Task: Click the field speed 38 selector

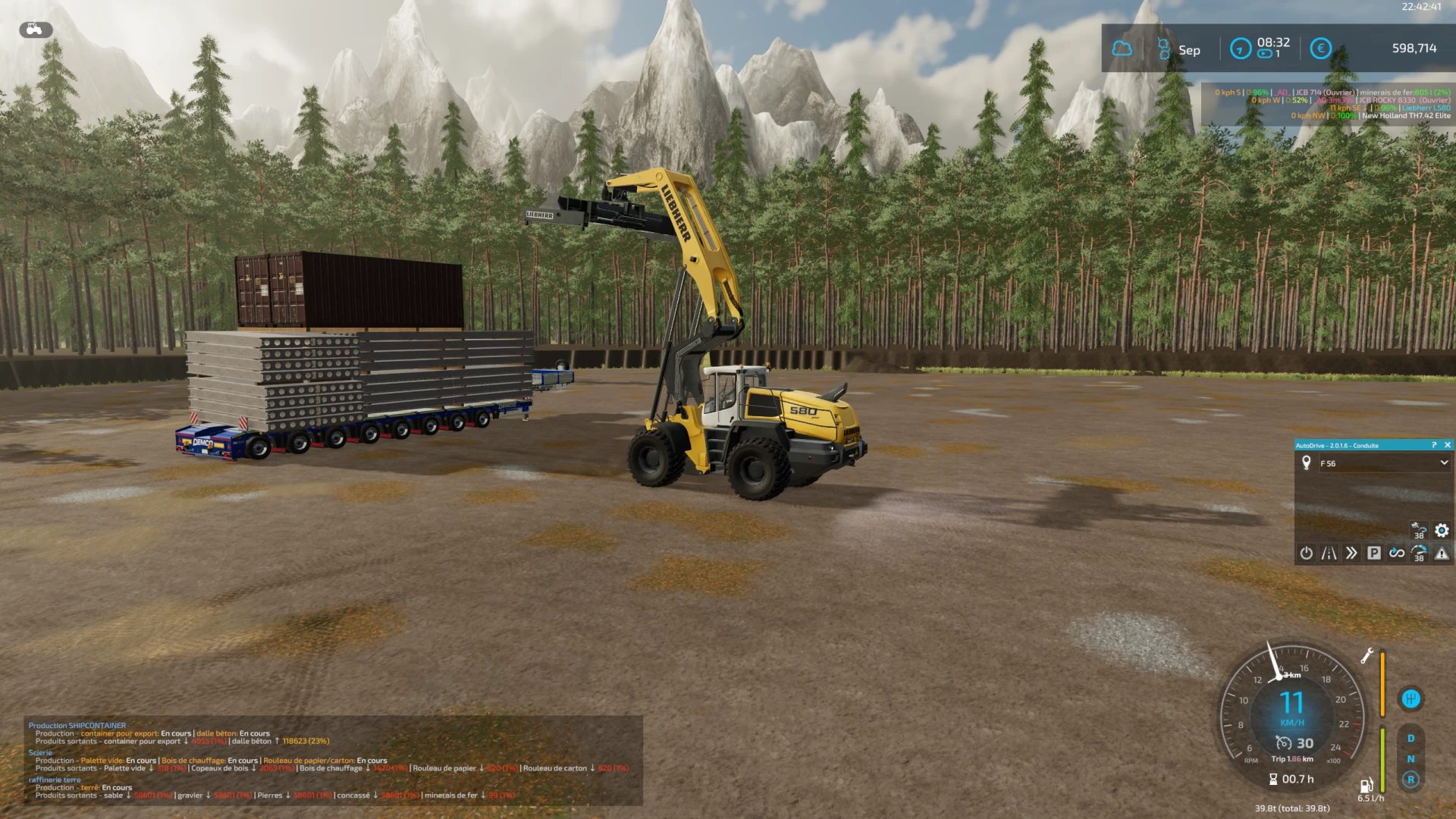Action: (x=1420, y=531)
